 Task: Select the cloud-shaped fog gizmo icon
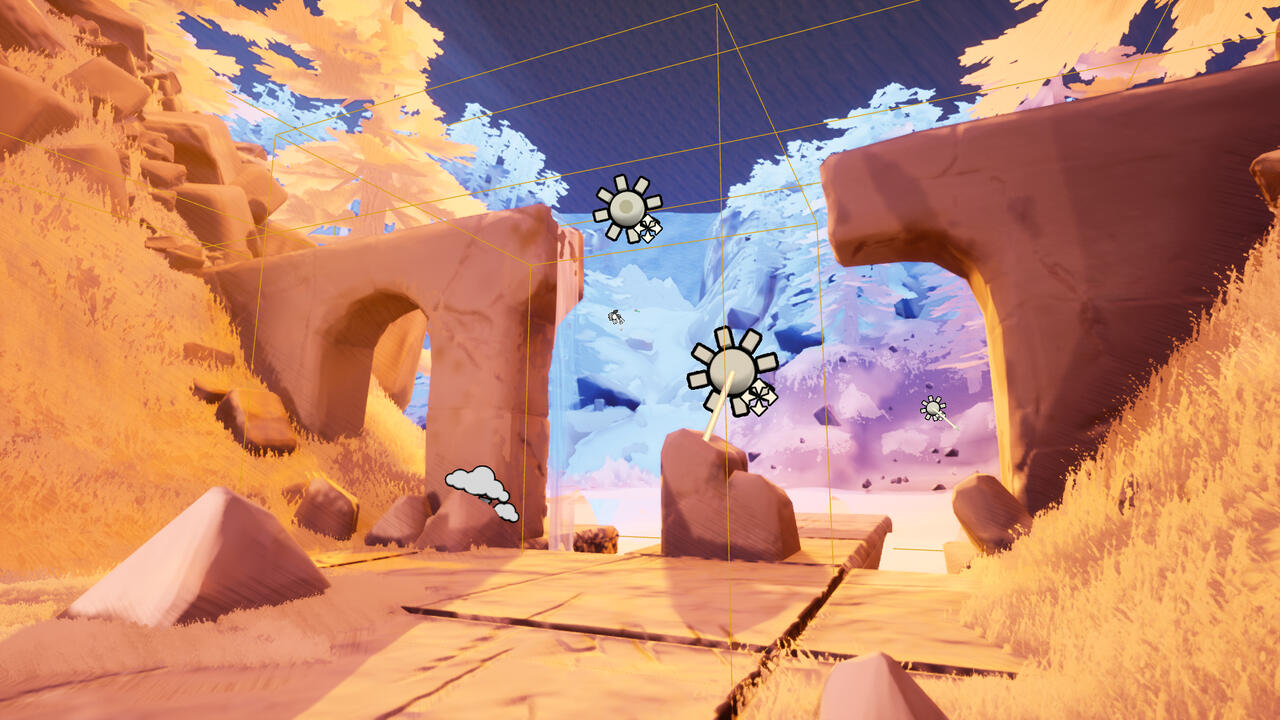481,489
